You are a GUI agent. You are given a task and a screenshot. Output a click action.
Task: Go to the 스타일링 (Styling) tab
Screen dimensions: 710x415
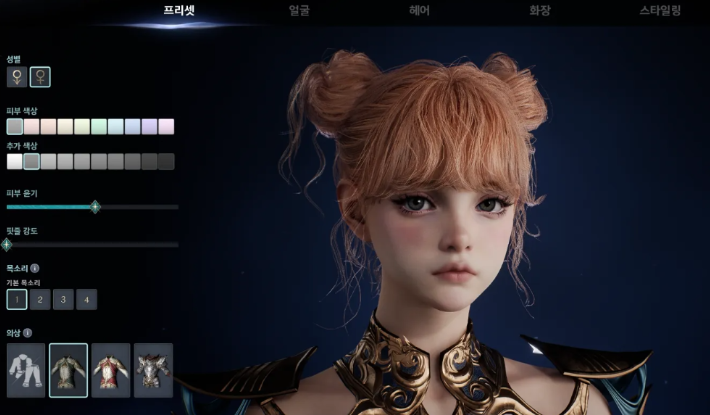660,11
